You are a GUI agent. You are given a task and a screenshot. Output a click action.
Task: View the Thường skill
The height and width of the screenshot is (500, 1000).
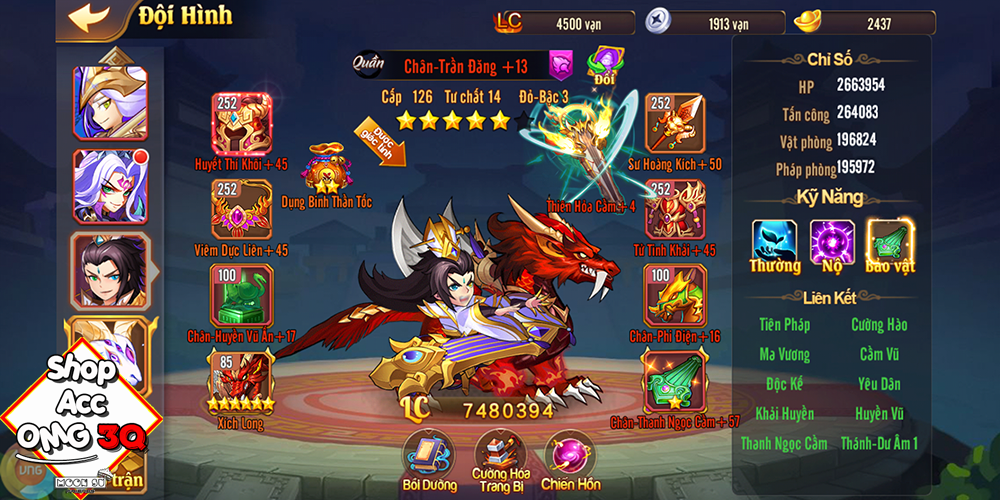pyautogui.click(x=775, y=242)
